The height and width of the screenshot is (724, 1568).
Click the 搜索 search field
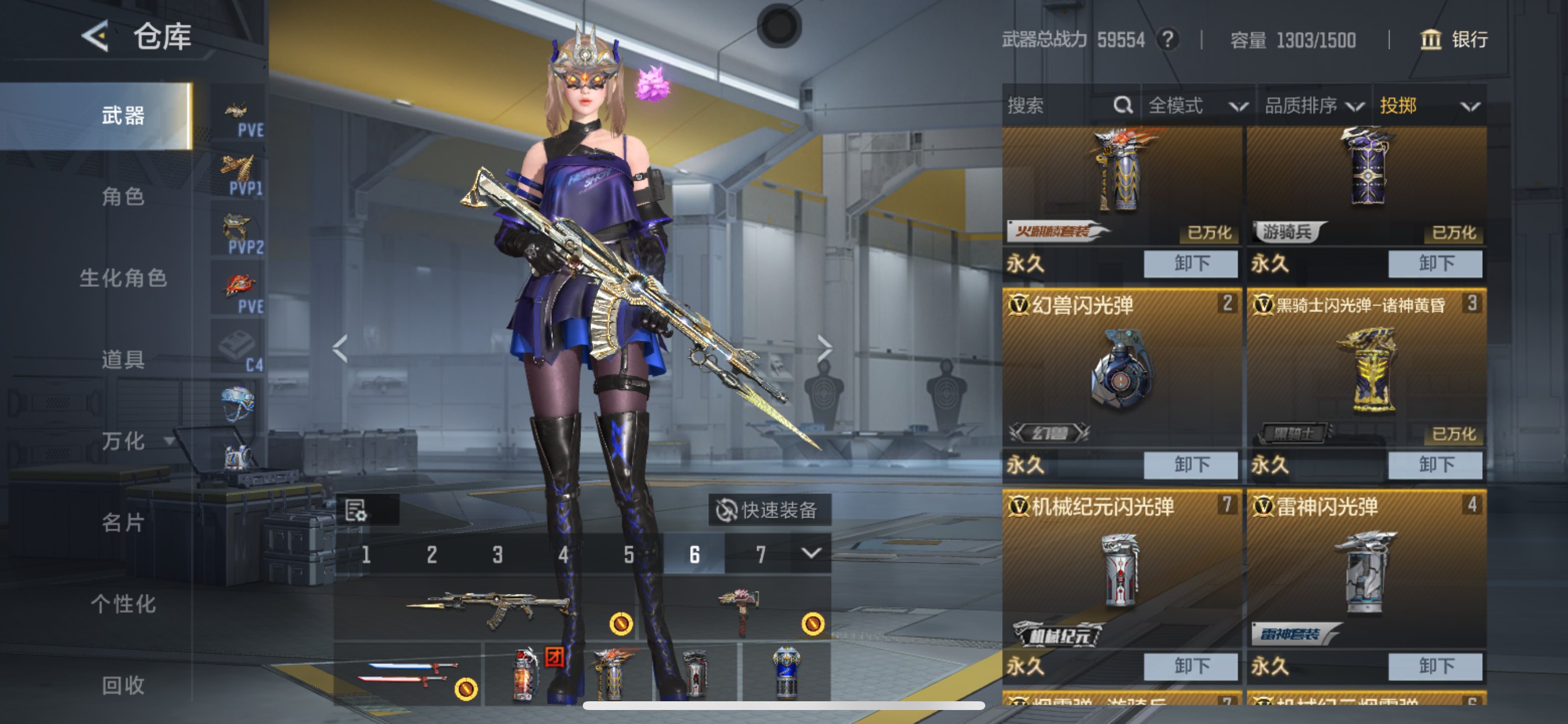[x=1059, y=106]
